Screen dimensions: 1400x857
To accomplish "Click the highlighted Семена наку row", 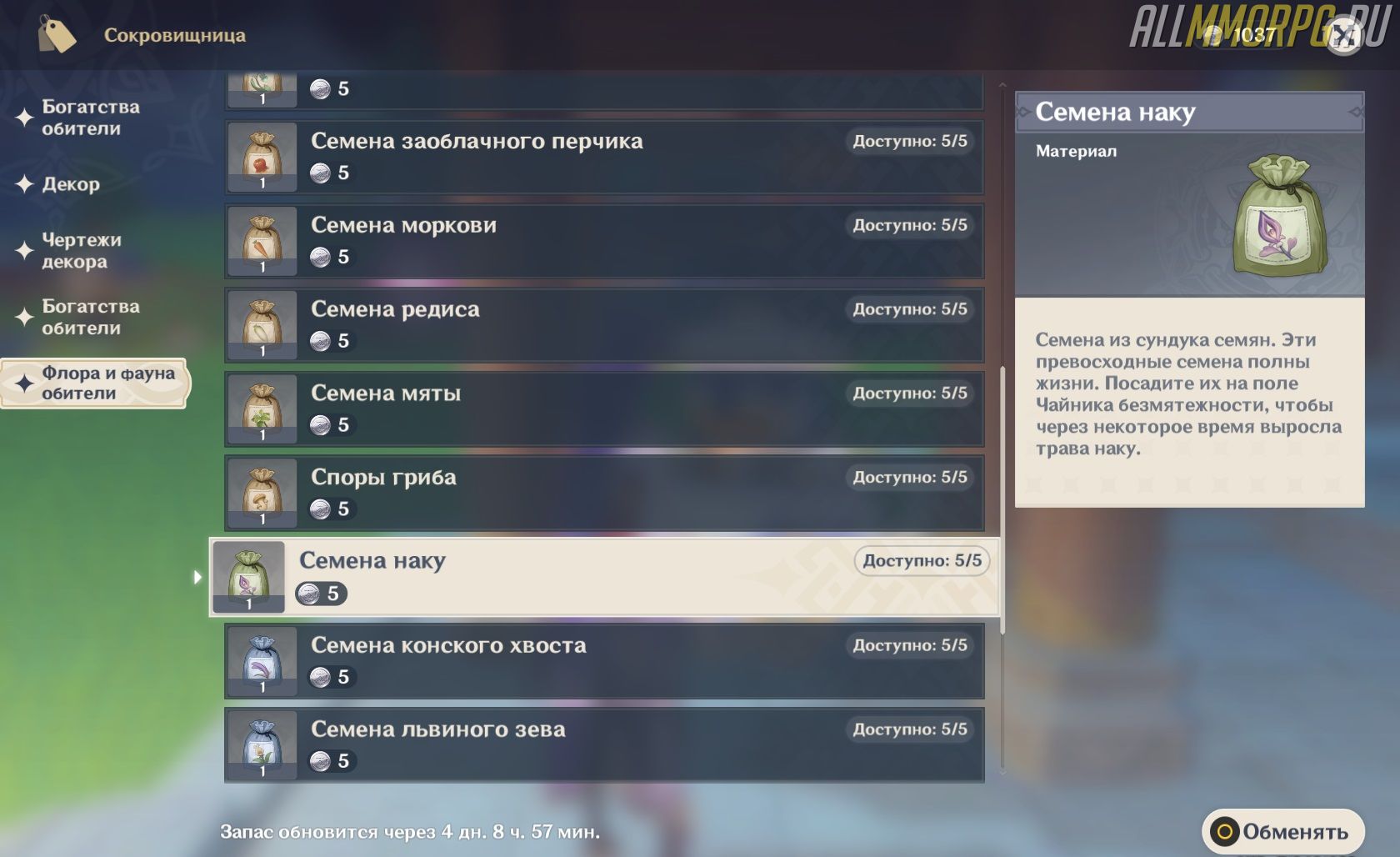I will coord(603,577).
